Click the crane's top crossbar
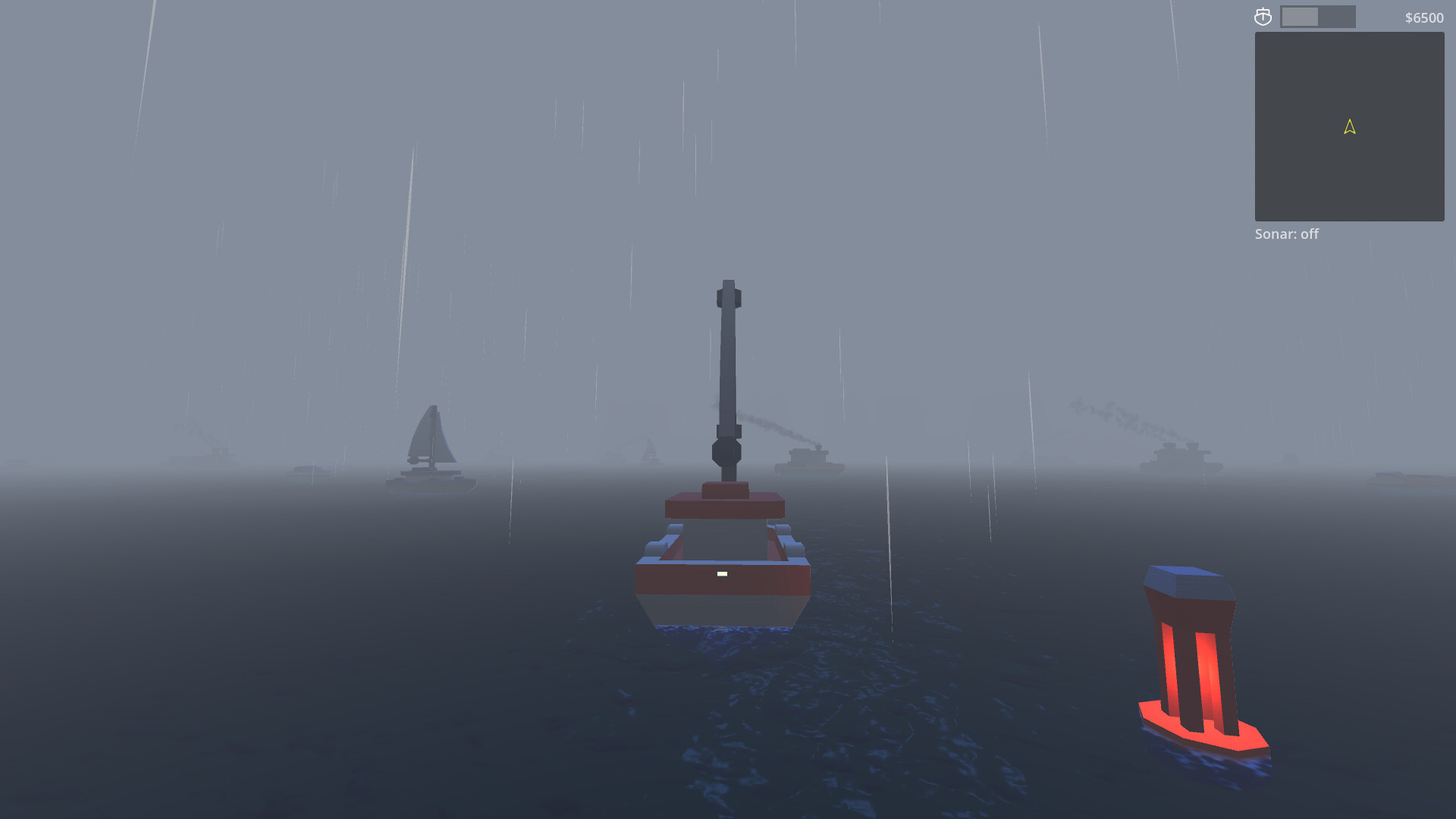This screenshot has width=1456, height=819. 728,296
